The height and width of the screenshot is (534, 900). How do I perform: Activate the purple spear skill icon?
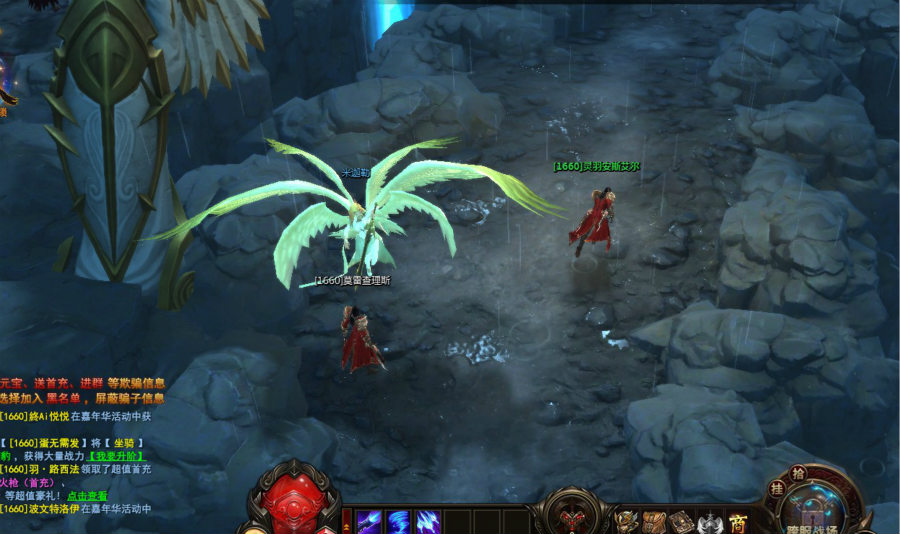(370, 521)
